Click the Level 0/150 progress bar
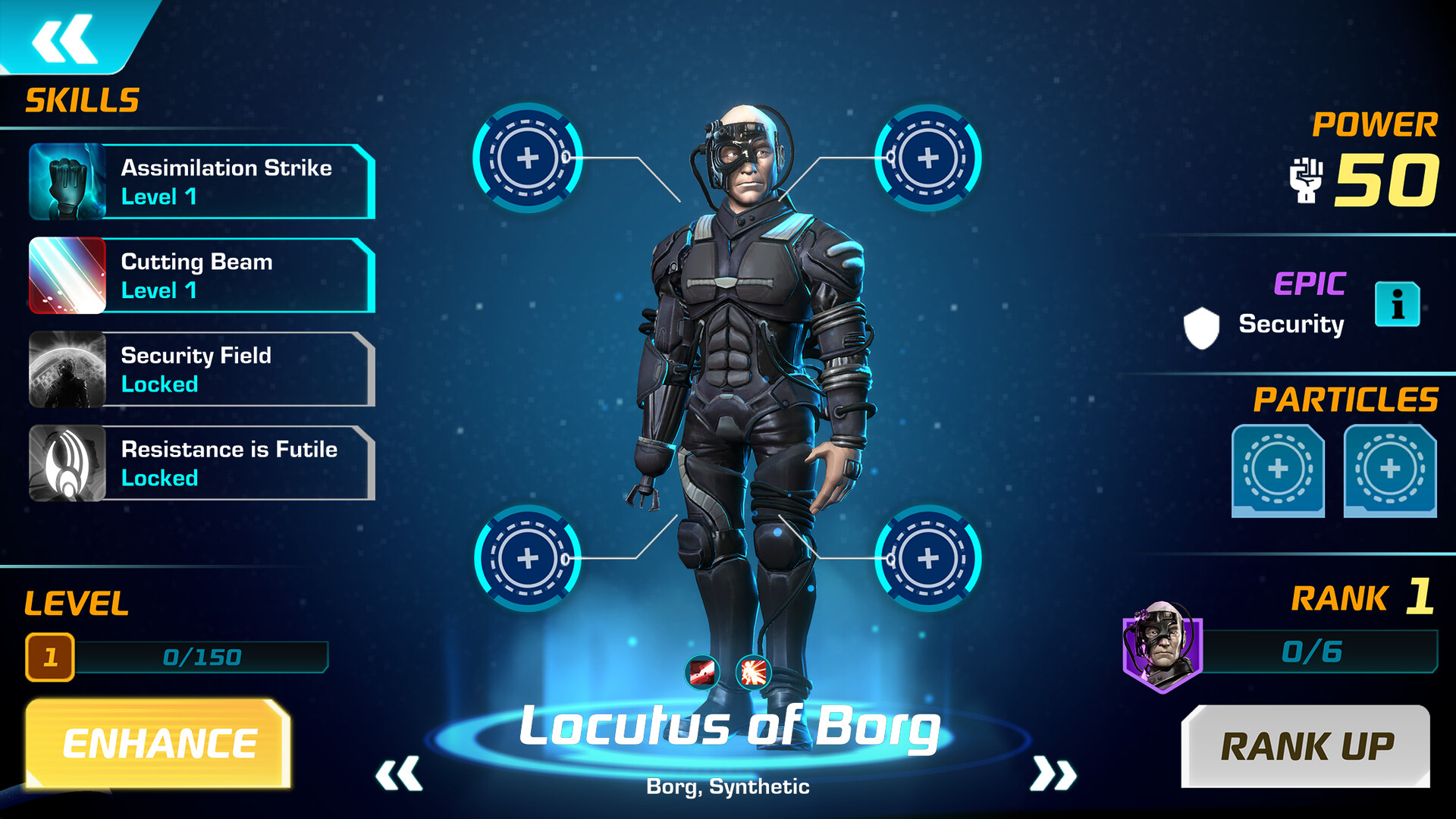 point(201,657)
